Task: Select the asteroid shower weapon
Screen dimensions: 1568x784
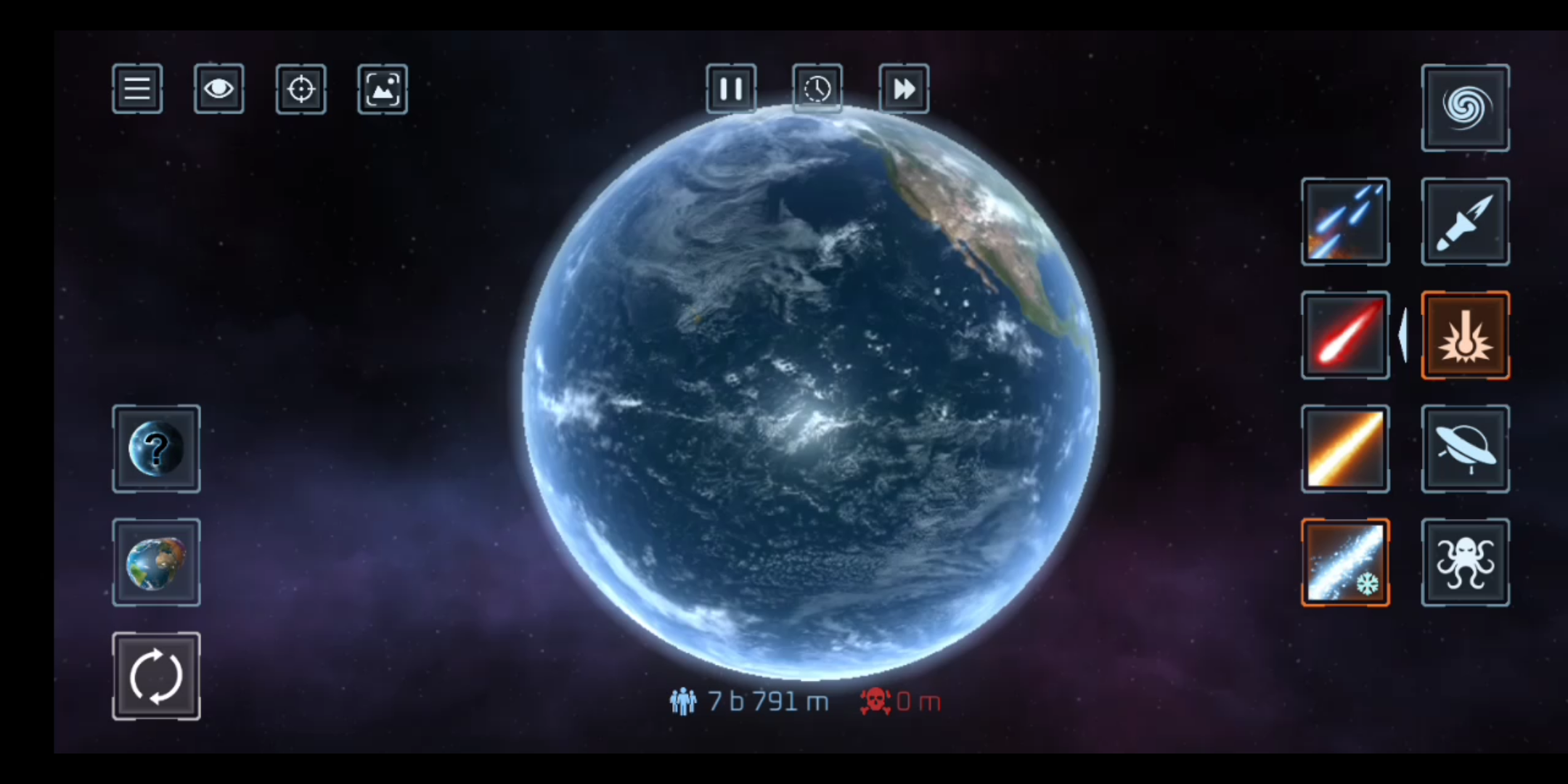Action: [x=1345, y=221]
